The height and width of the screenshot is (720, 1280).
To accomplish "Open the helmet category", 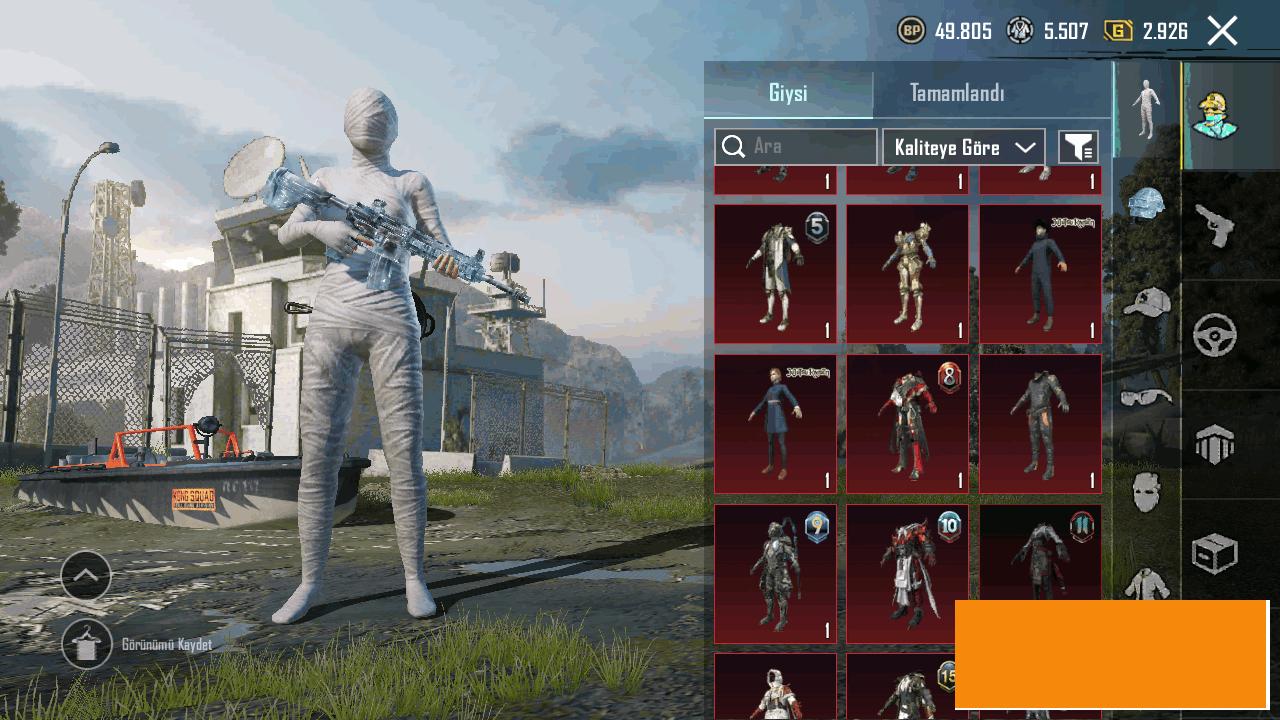I will (x=1146, y=204).
